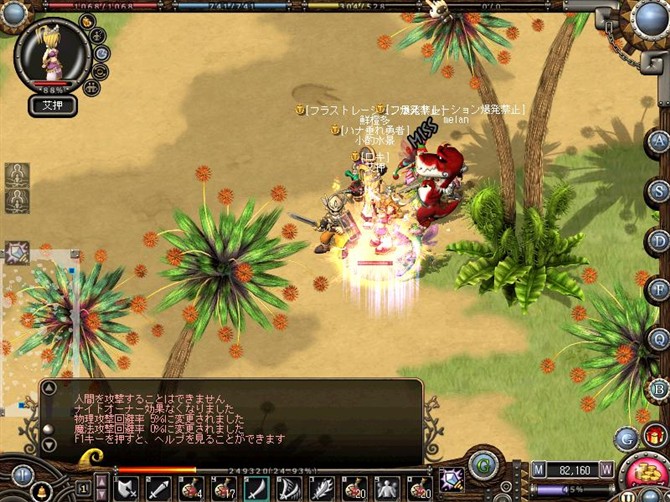Click the green G button above the gold display
The image size is (670, 502).
coord(485,465)
